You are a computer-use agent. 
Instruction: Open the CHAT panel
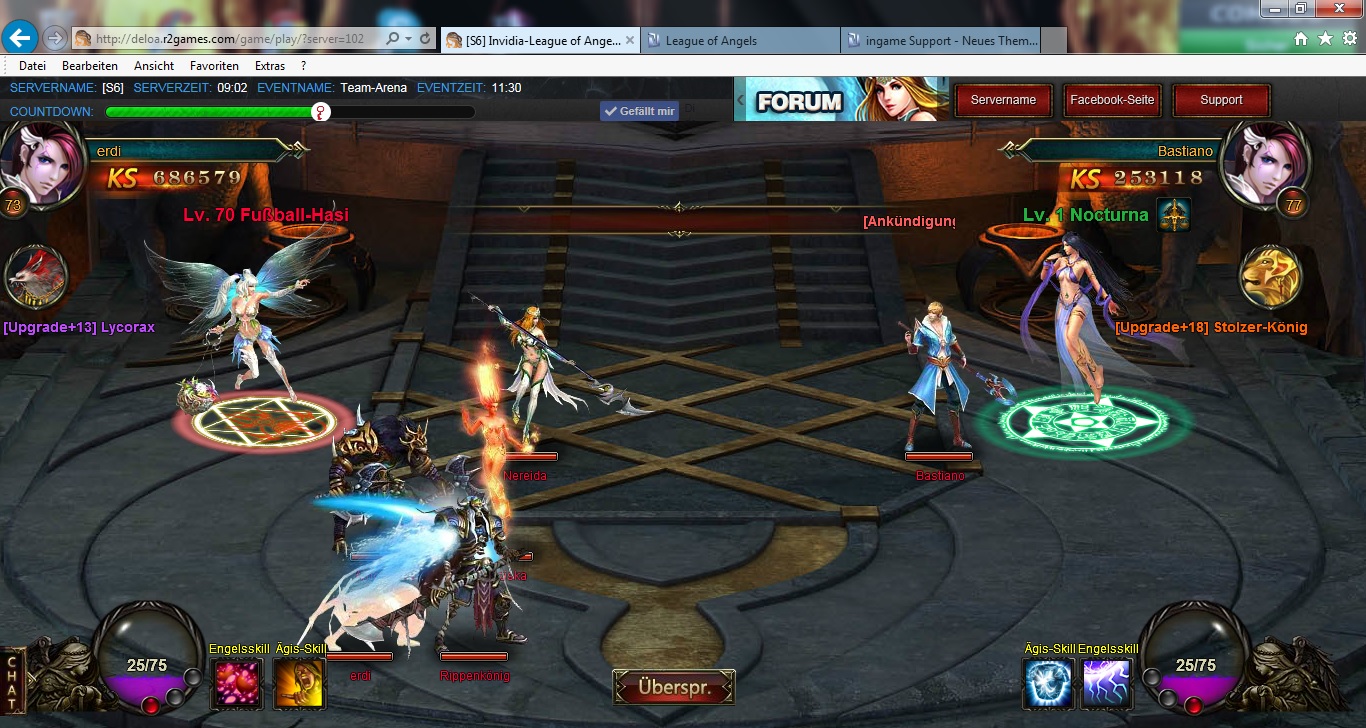coord(13,681)
